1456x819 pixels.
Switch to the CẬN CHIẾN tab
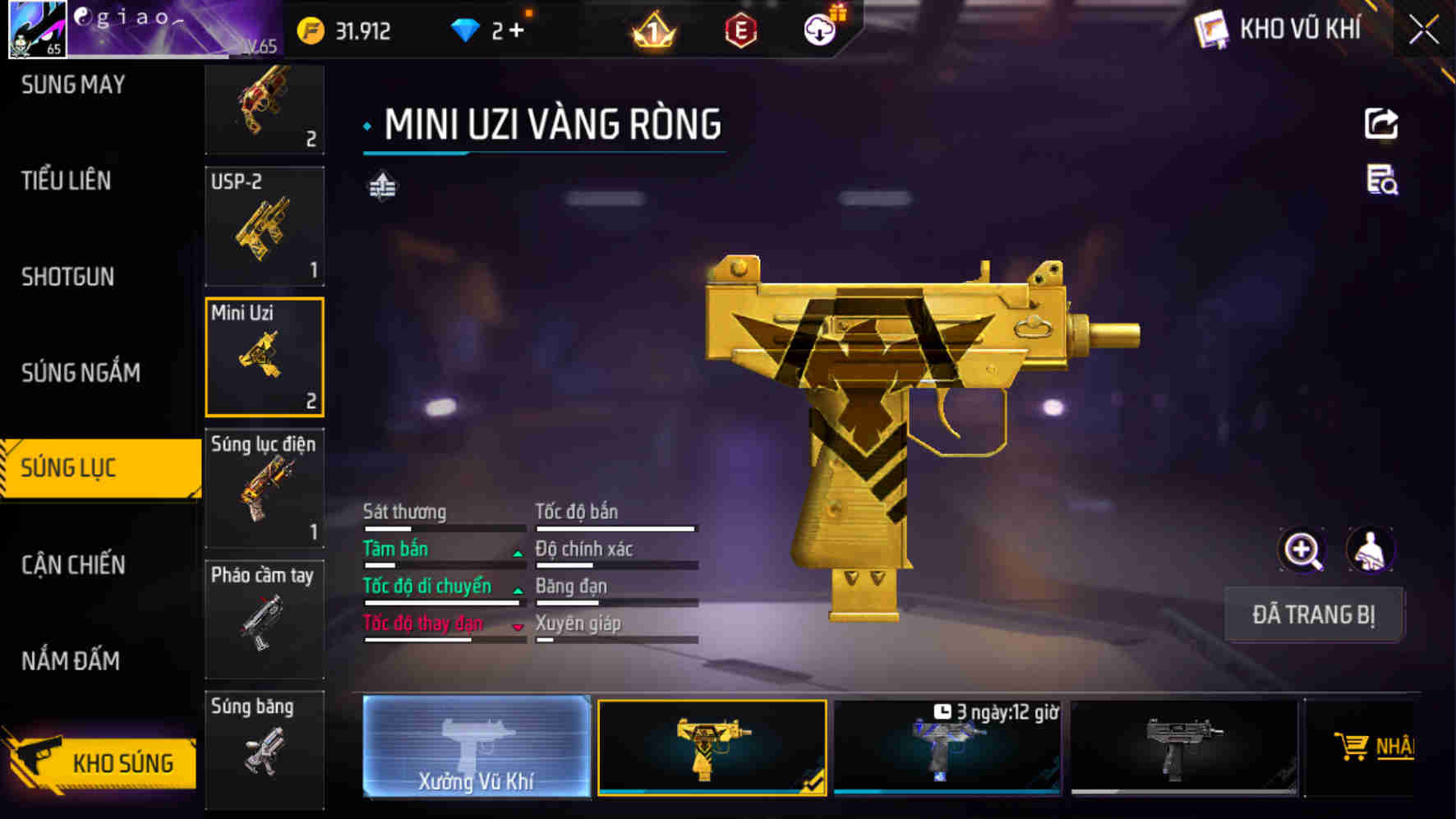[x=74, y=565]
